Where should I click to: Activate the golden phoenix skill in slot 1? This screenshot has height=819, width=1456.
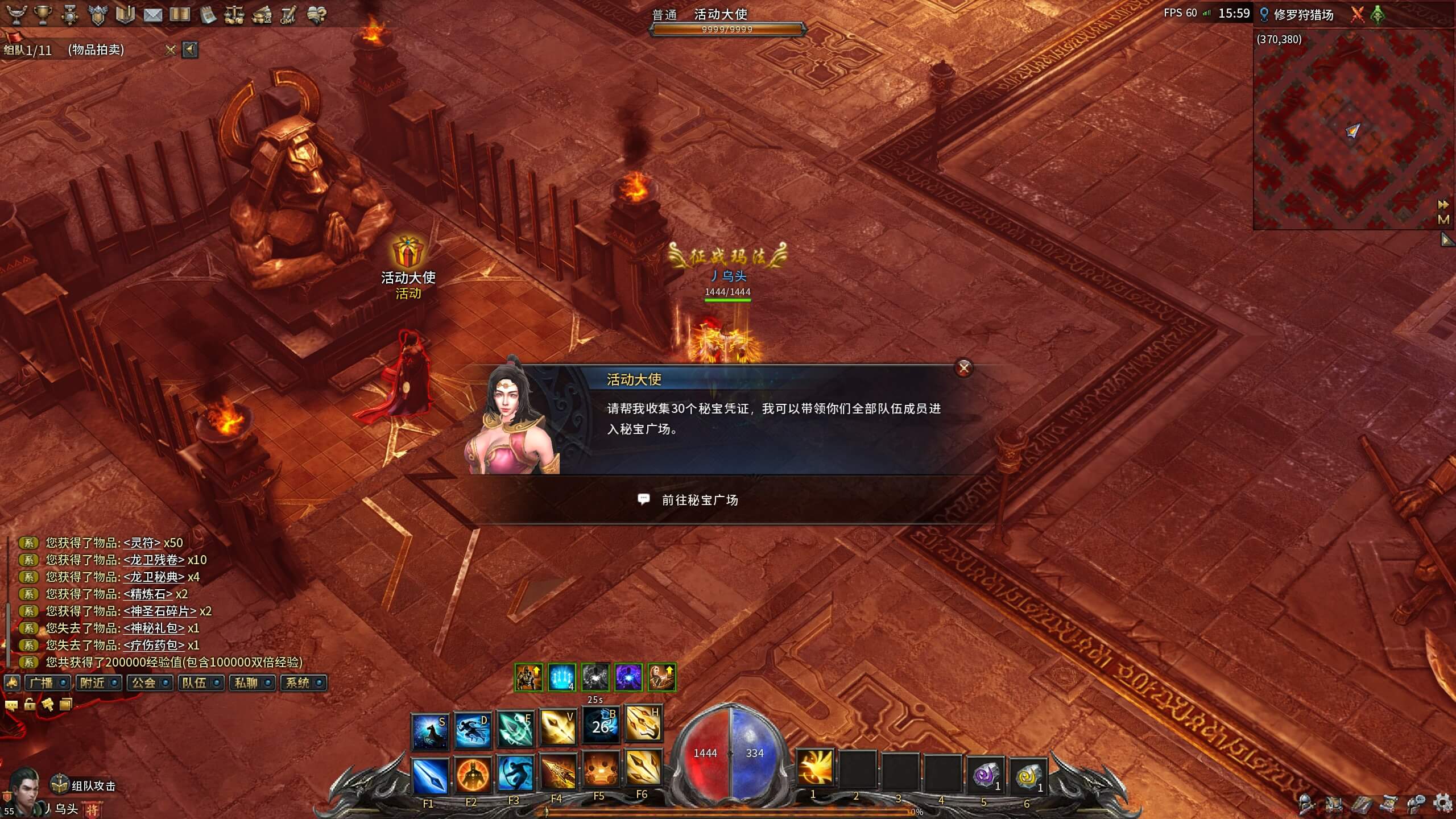tap(814, 767)
